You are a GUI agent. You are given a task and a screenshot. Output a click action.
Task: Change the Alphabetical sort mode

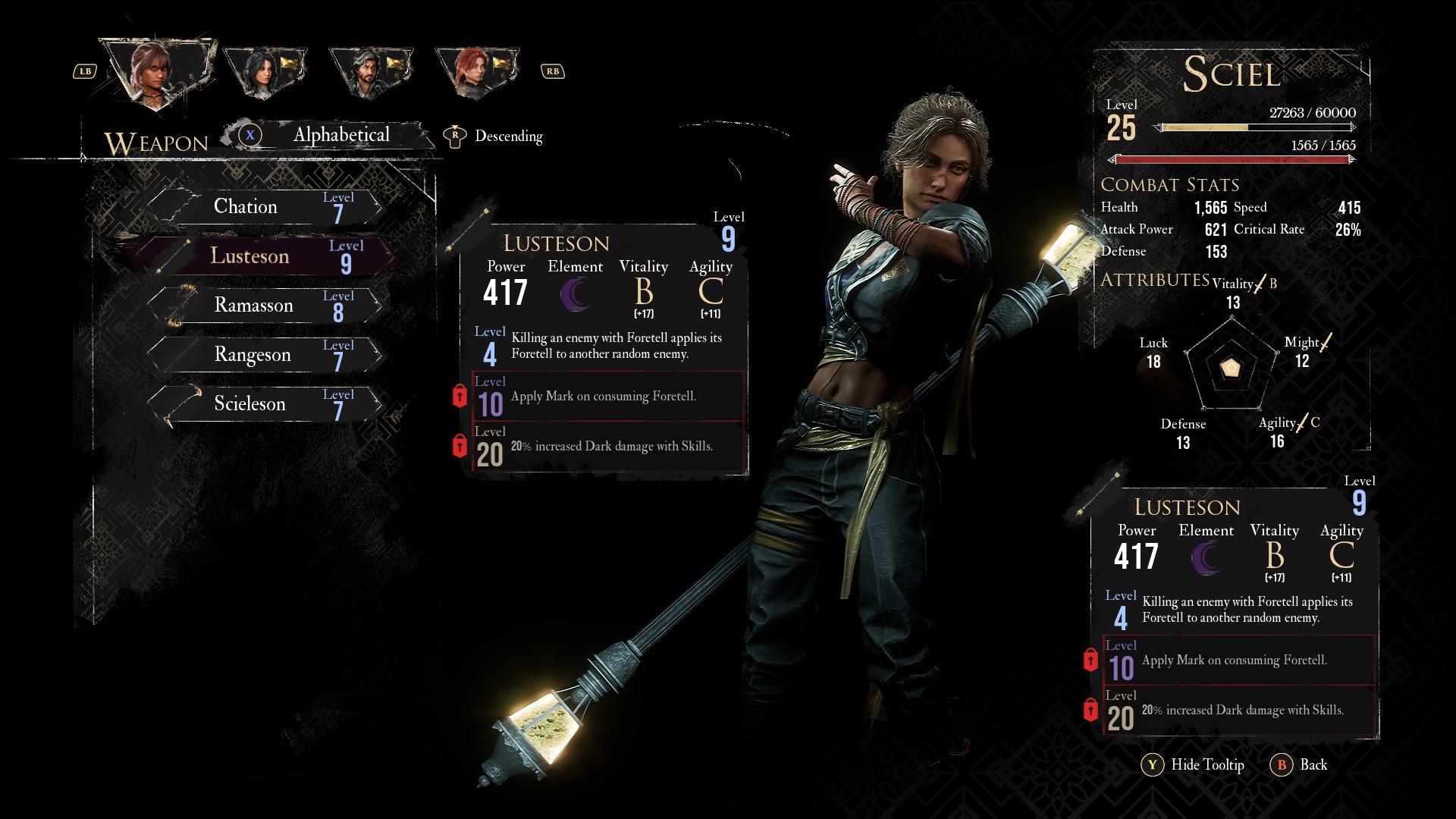tap(328, 135)
